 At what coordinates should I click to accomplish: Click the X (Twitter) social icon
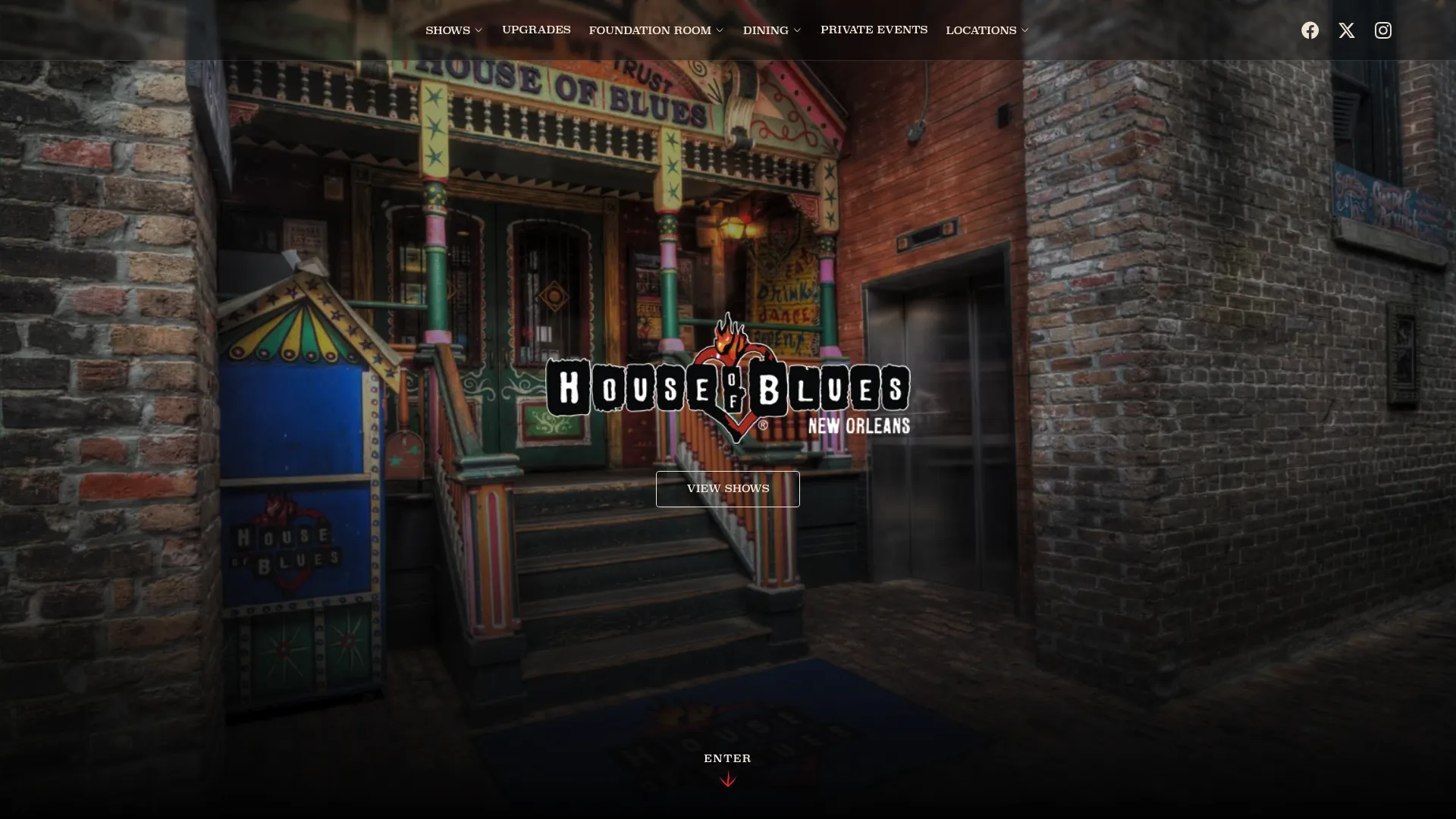point(1346,30)
